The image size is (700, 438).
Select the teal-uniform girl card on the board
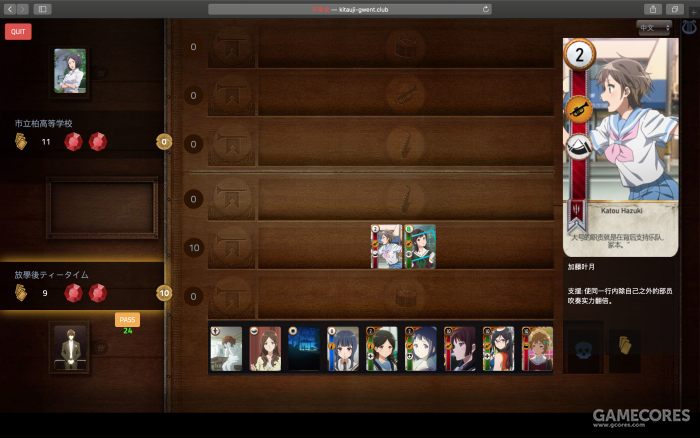point(420,246)
